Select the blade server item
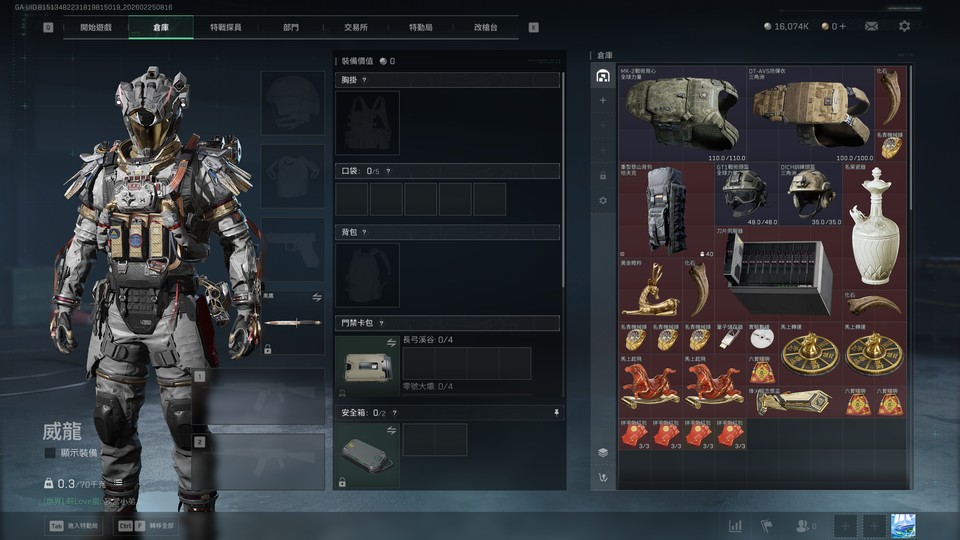Screen dimensions: 960x540 (x=777, y=272)
